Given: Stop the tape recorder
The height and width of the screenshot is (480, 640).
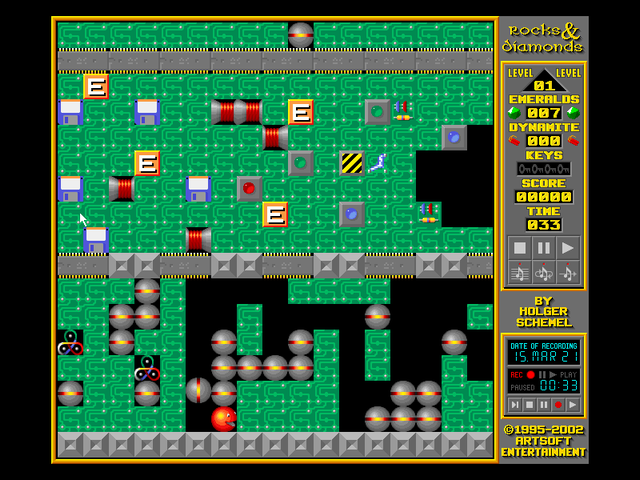Looking at the screenshot, I should click(529, 404).
